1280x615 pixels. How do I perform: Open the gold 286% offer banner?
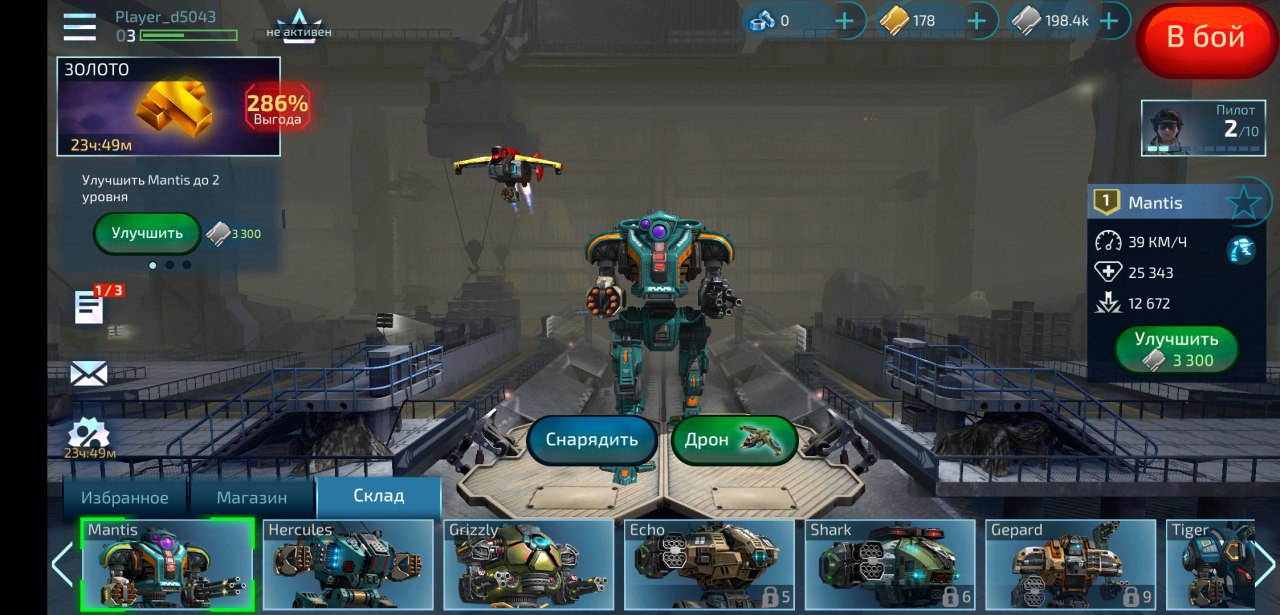click(168, 106)
